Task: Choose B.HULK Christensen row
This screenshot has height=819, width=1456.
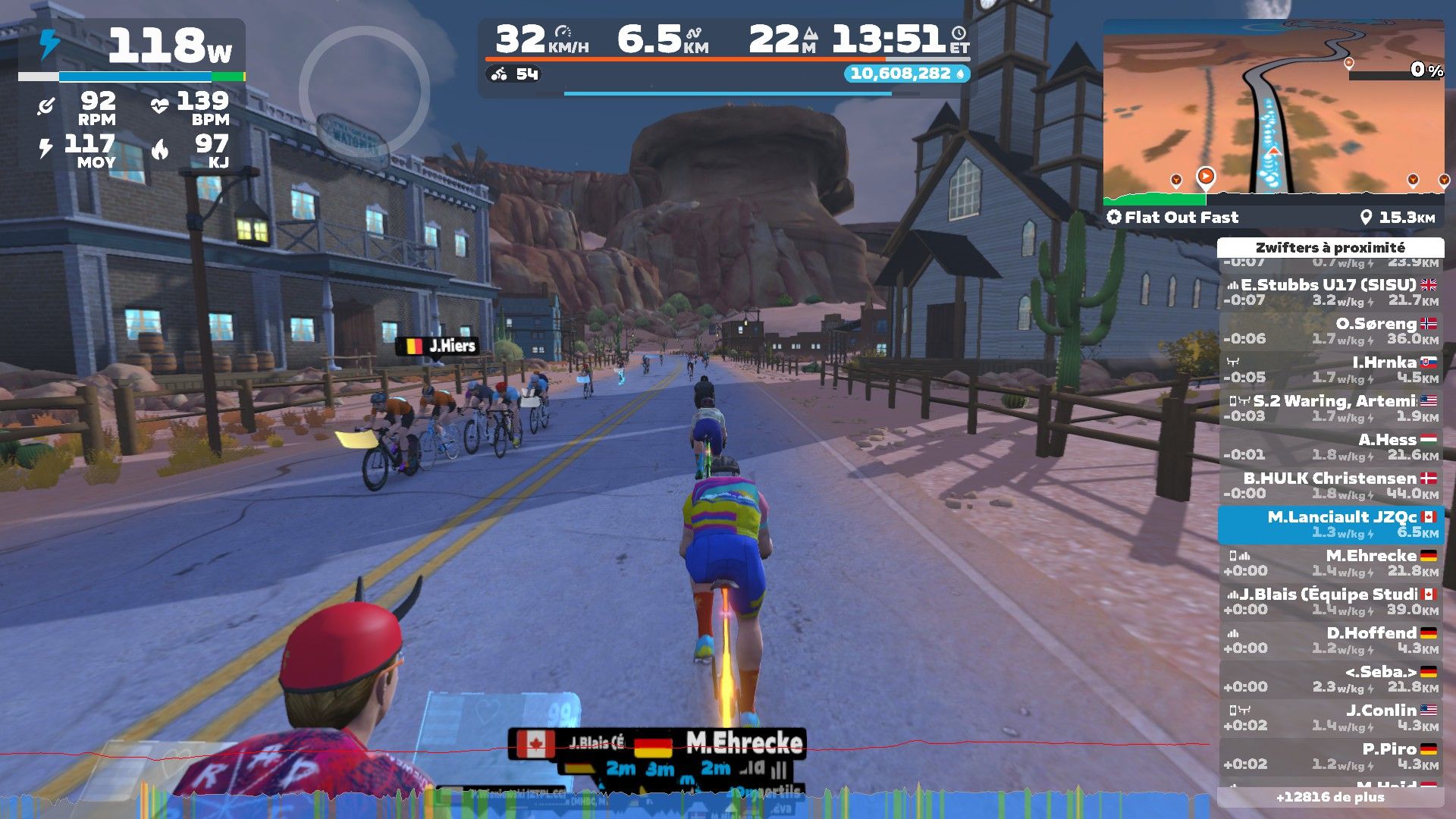Action: click(x=1331, y=485)
